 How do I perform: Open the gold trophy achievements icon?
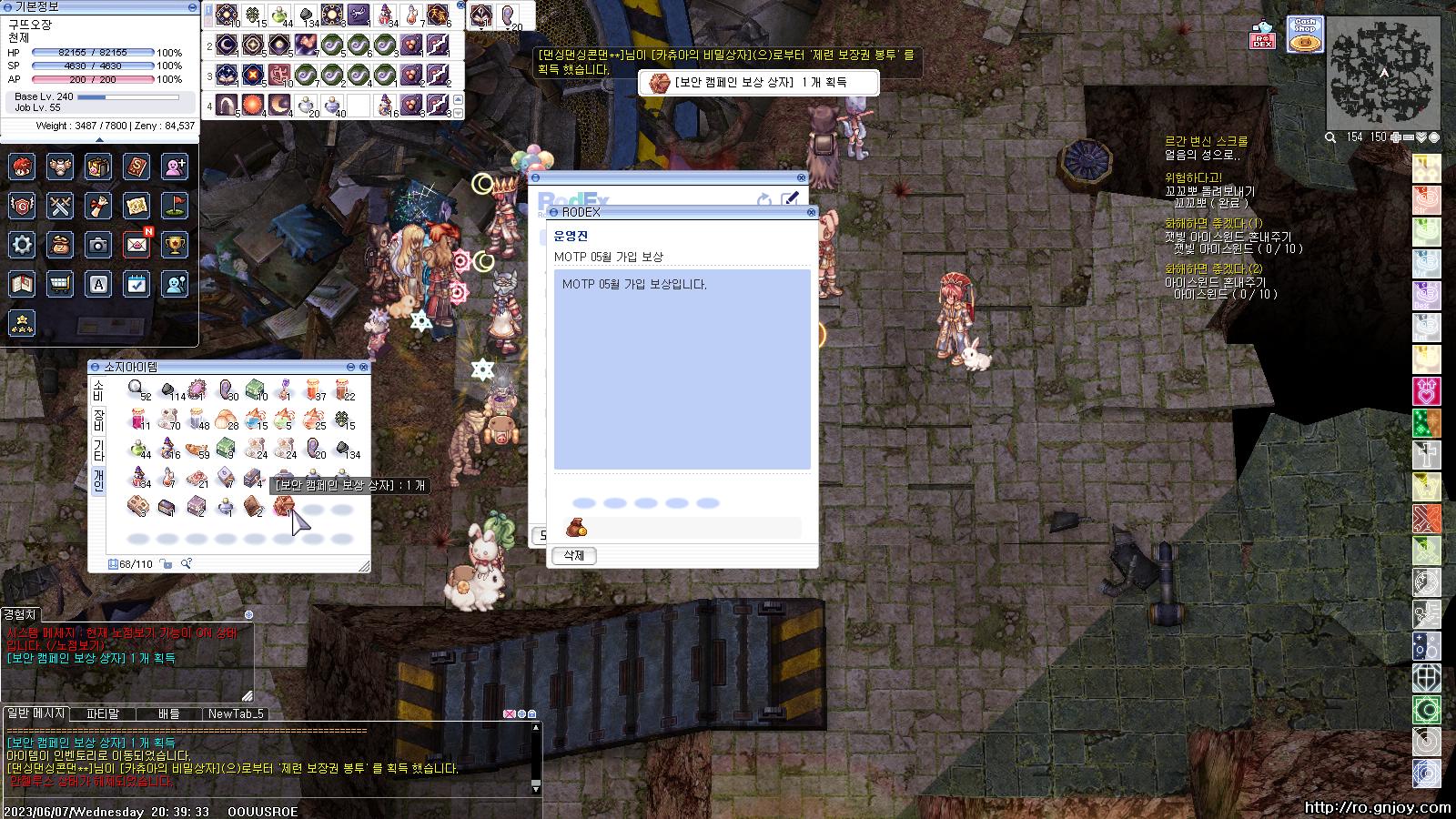175,244
